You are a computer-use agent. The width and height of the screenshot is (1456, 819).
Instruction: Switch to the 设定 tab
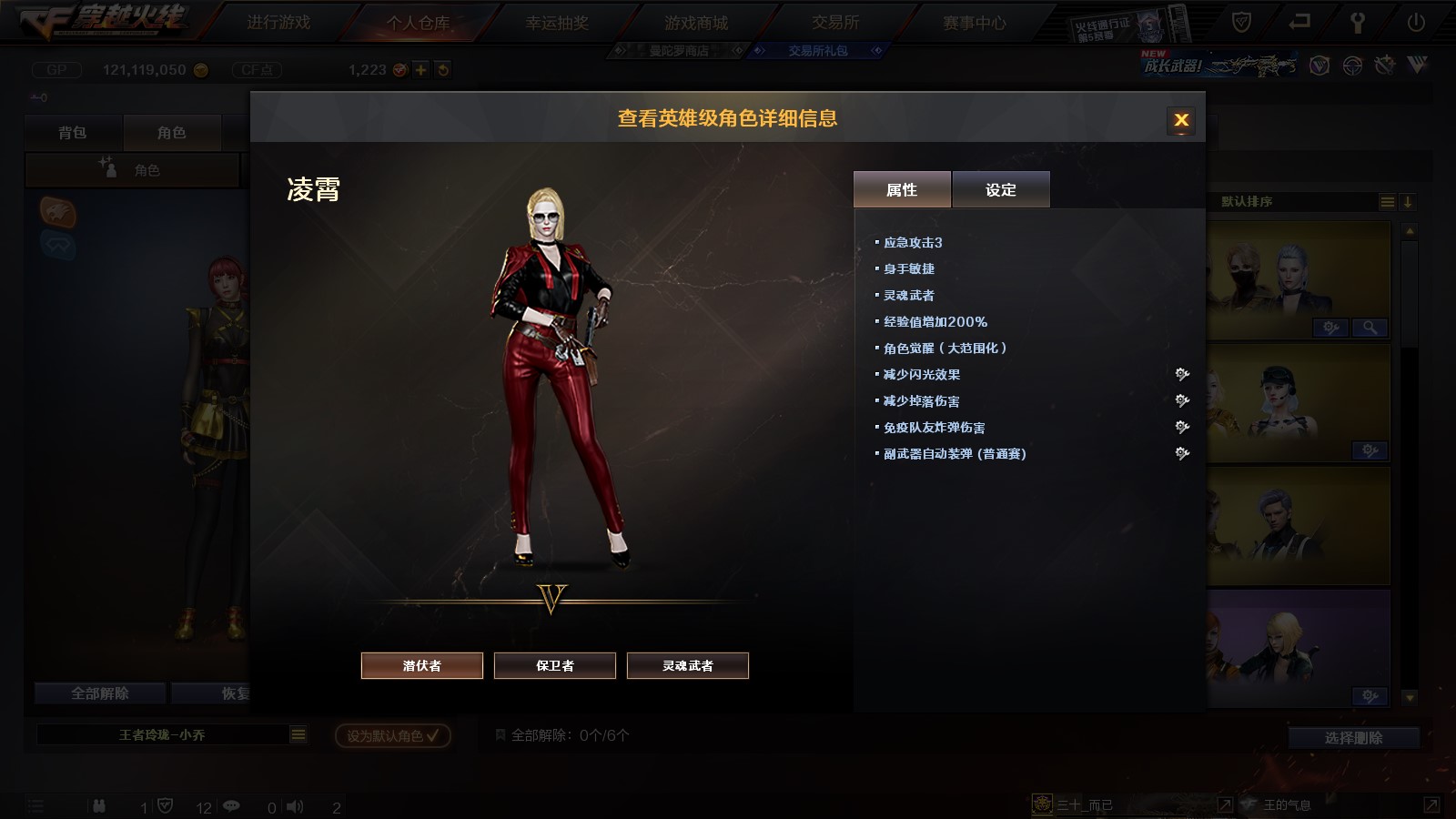click(x=1001, y=189)
